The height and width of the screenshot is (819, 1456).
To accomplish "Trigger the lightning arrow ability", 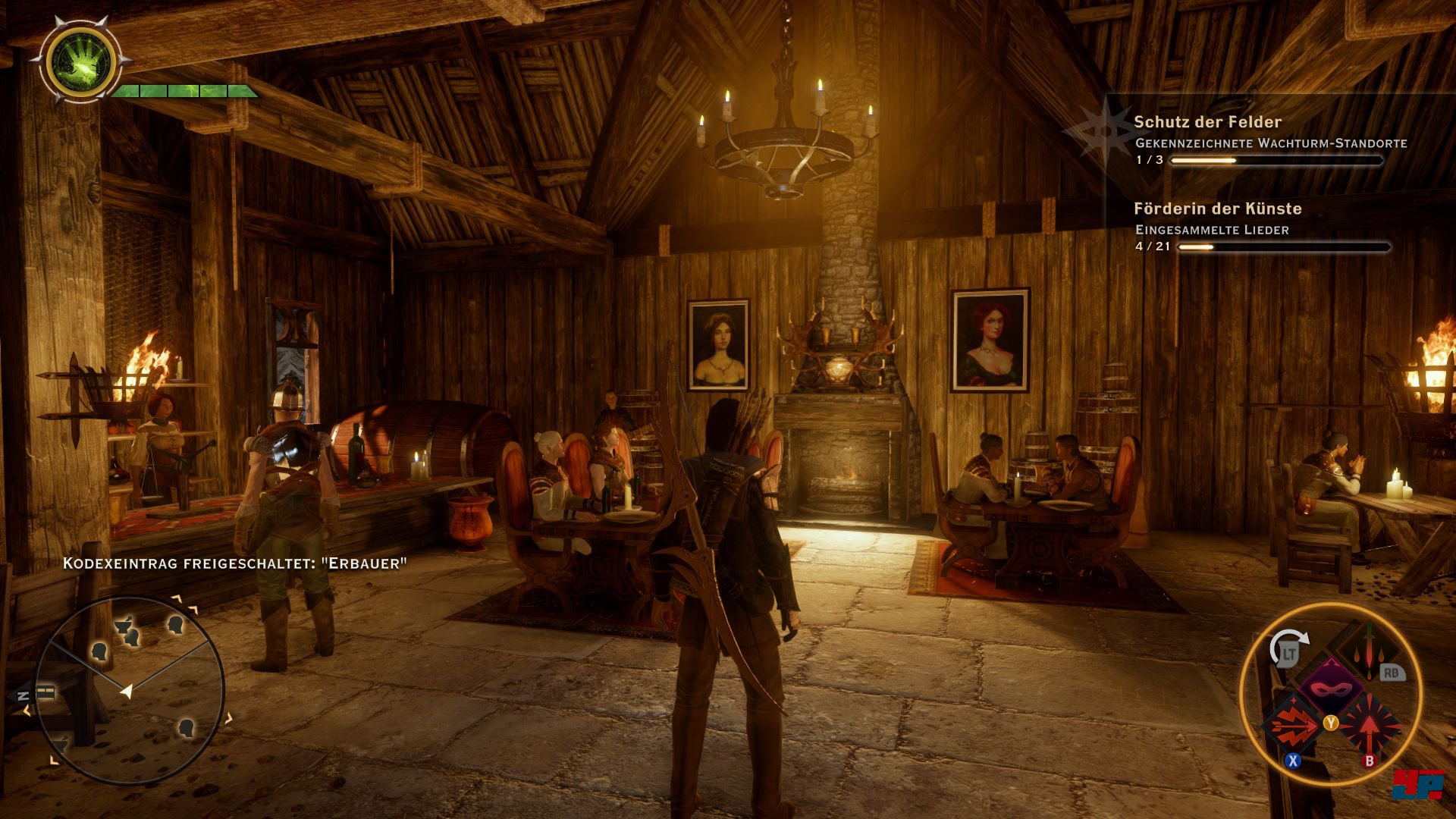I will coord(1291,726).
